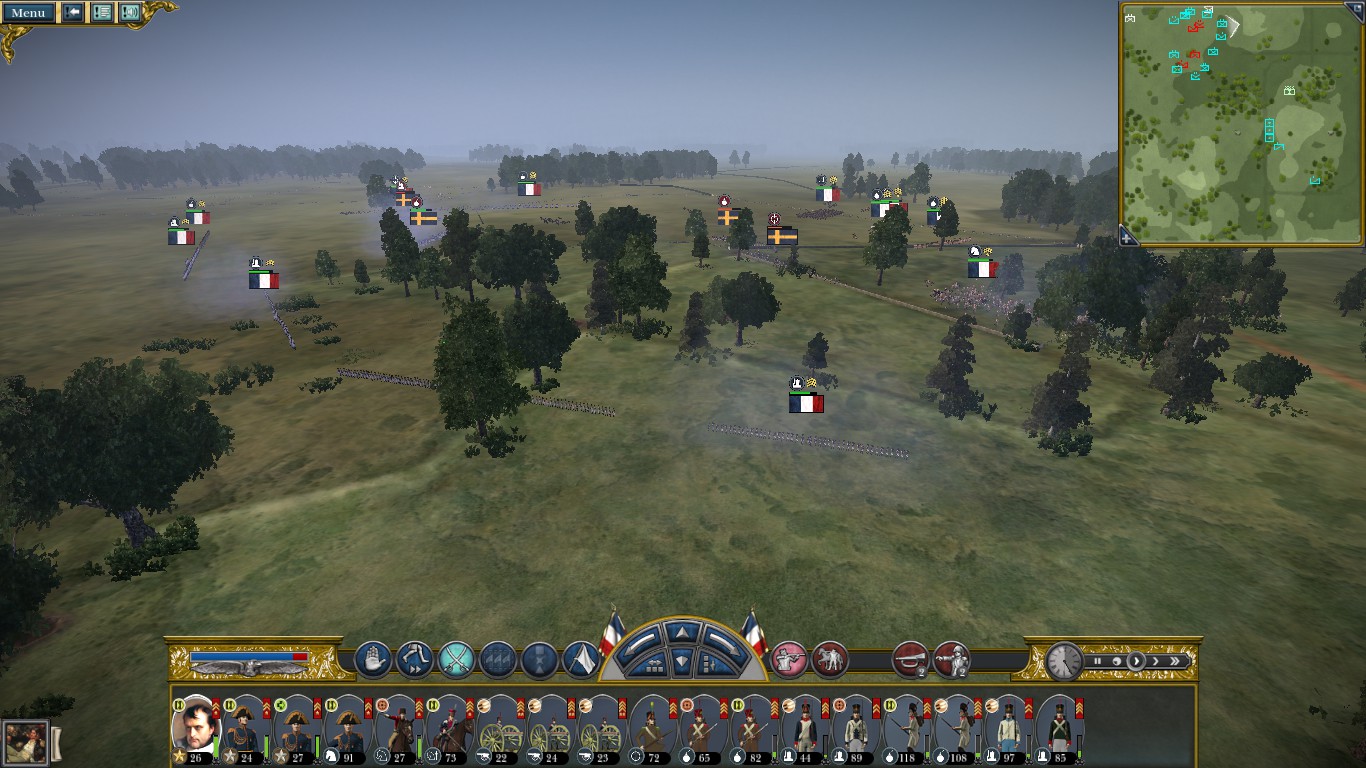Activate the halt open-hand order
1366x768 pixels.
pos(373,660)
